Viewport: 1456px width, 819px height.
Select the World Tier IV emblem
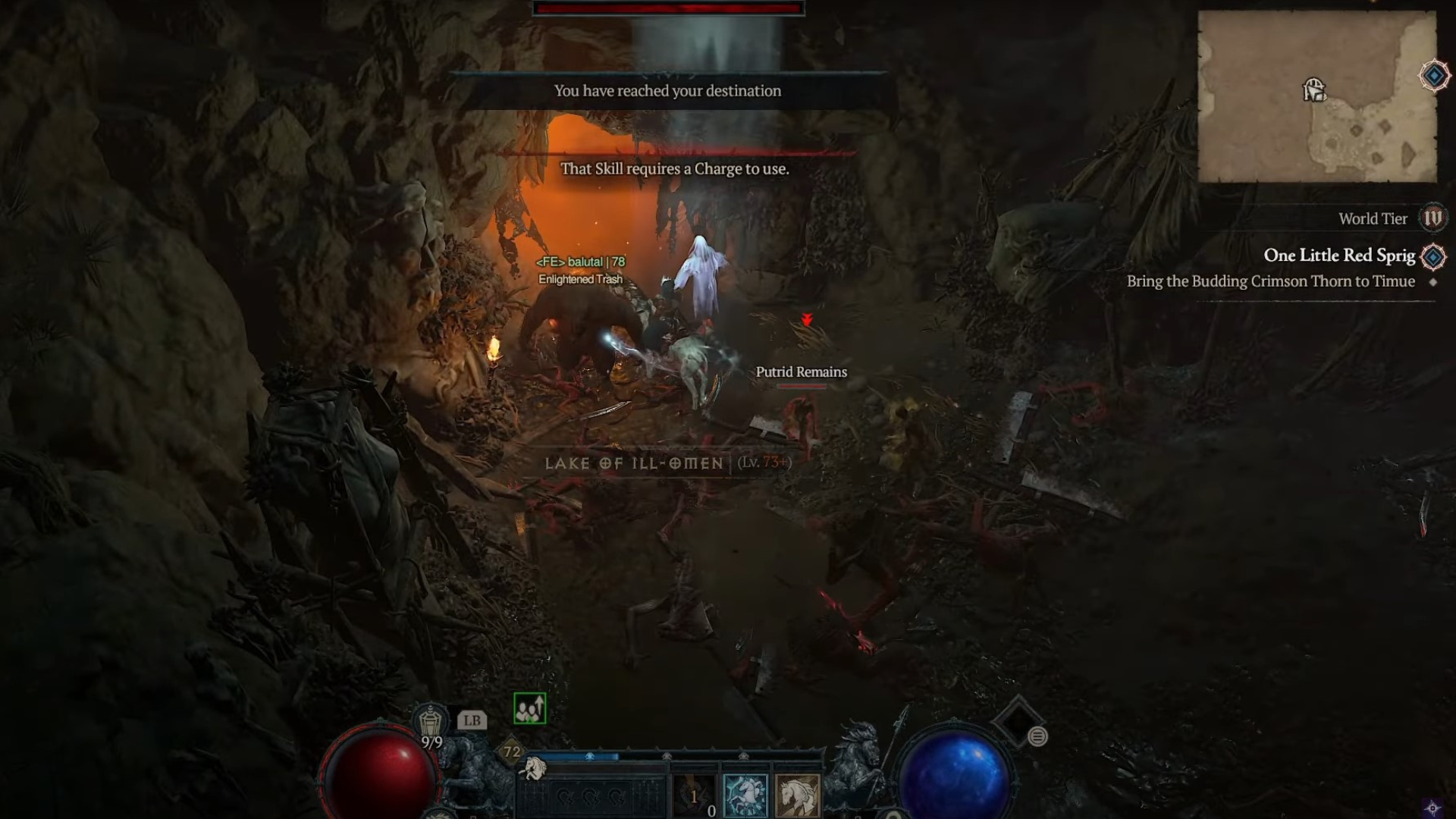click(1432, 218)
